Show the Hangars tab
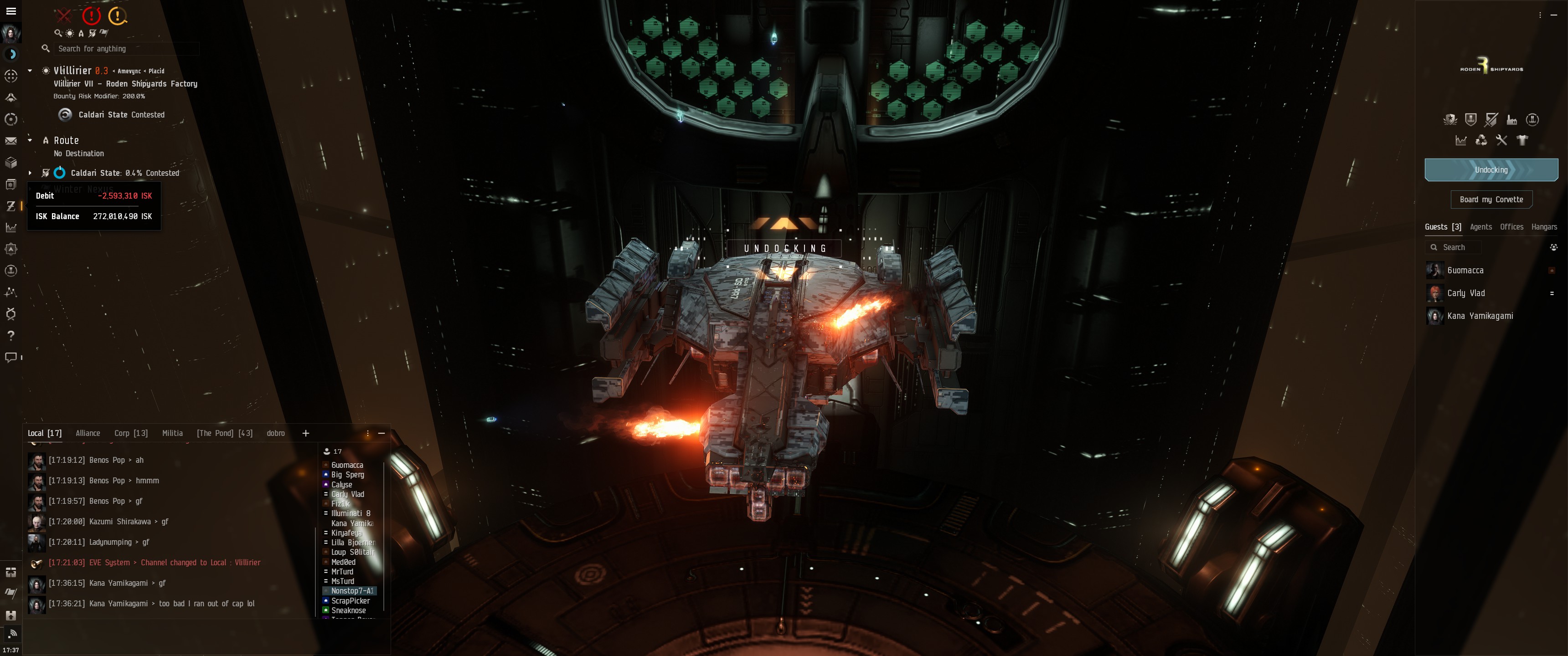Image resolution: width=1568 pixels, height=656 pixels. click(1544, 227)
